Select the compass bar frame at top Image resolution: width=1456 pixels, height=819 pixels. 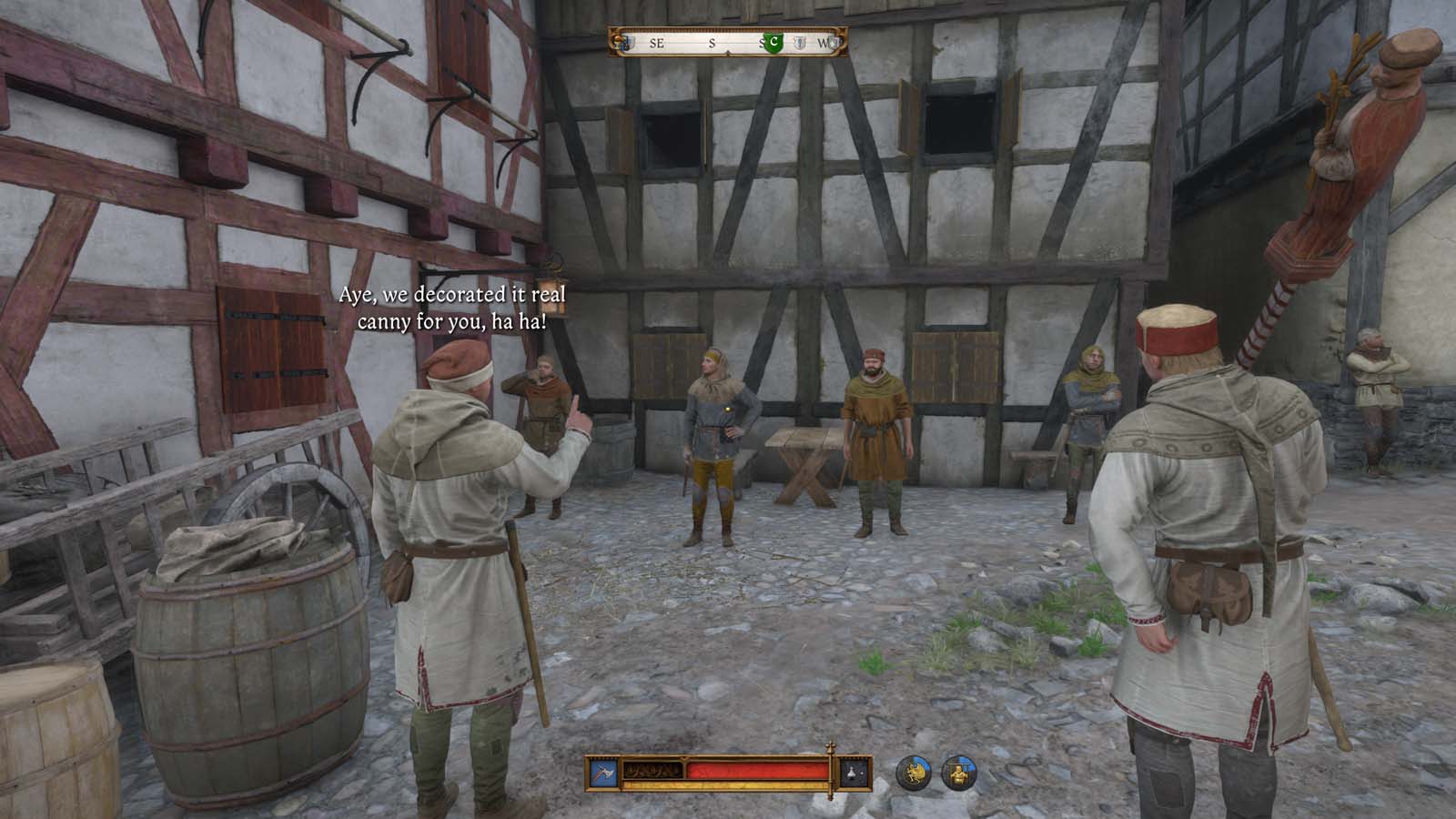[x=728, y=38]
